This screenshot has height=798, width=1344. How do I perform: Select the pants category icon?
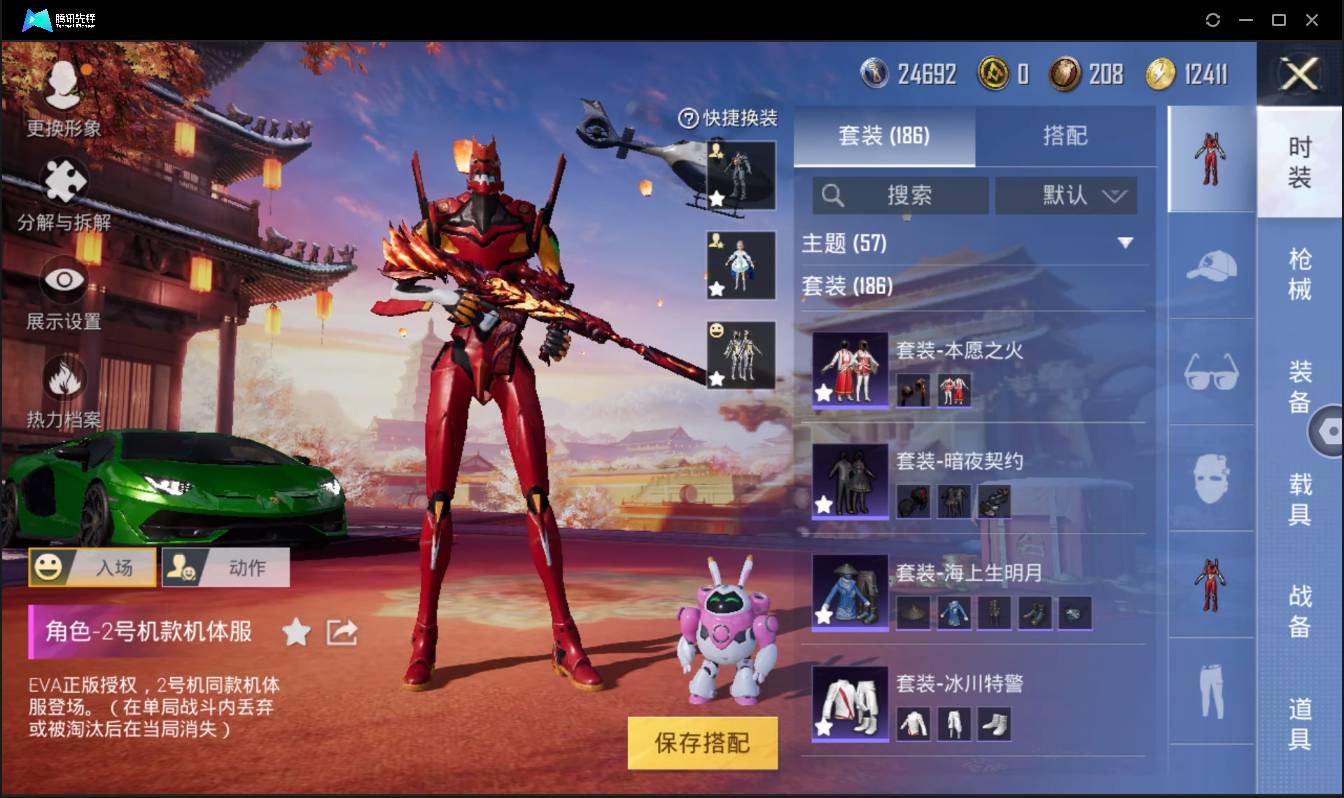[x=1210, y=690]
